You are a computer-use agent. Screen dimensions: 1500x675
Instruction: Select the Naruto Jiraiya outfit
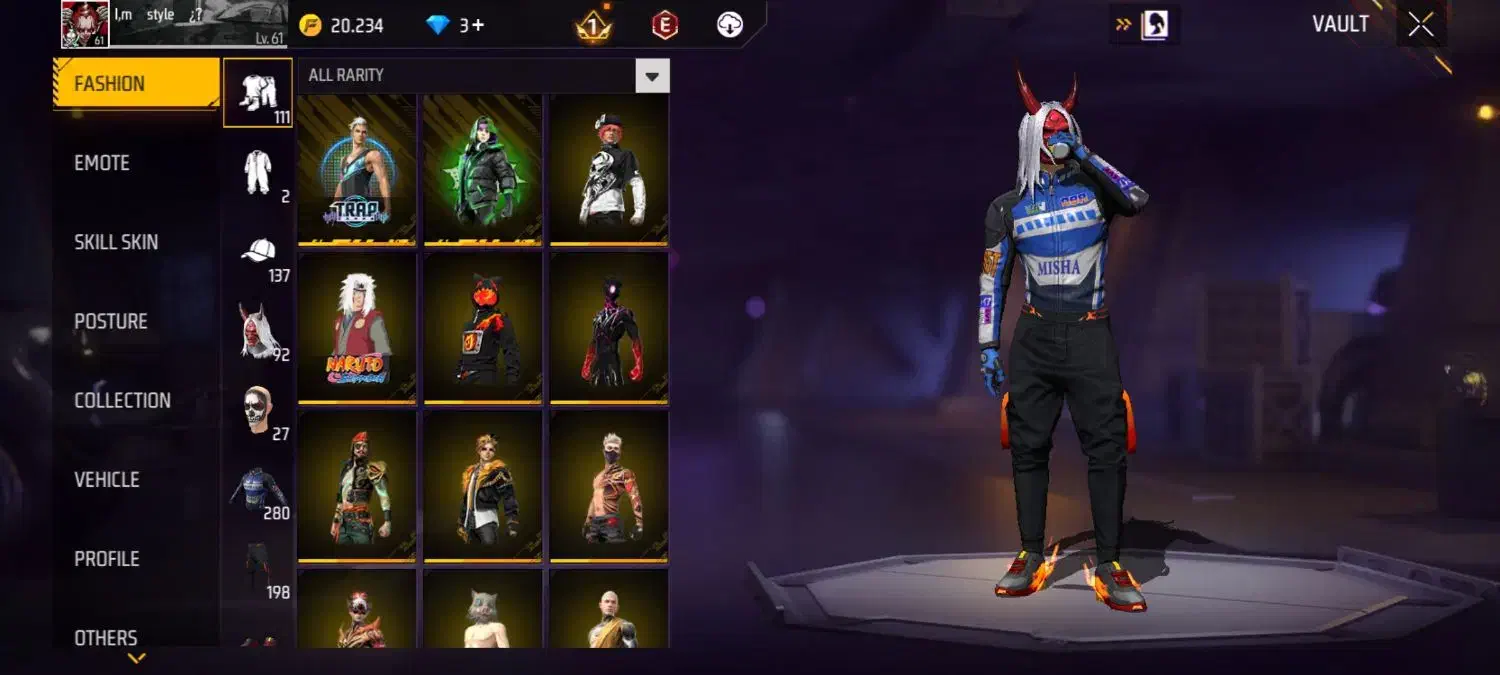(357, 327)
